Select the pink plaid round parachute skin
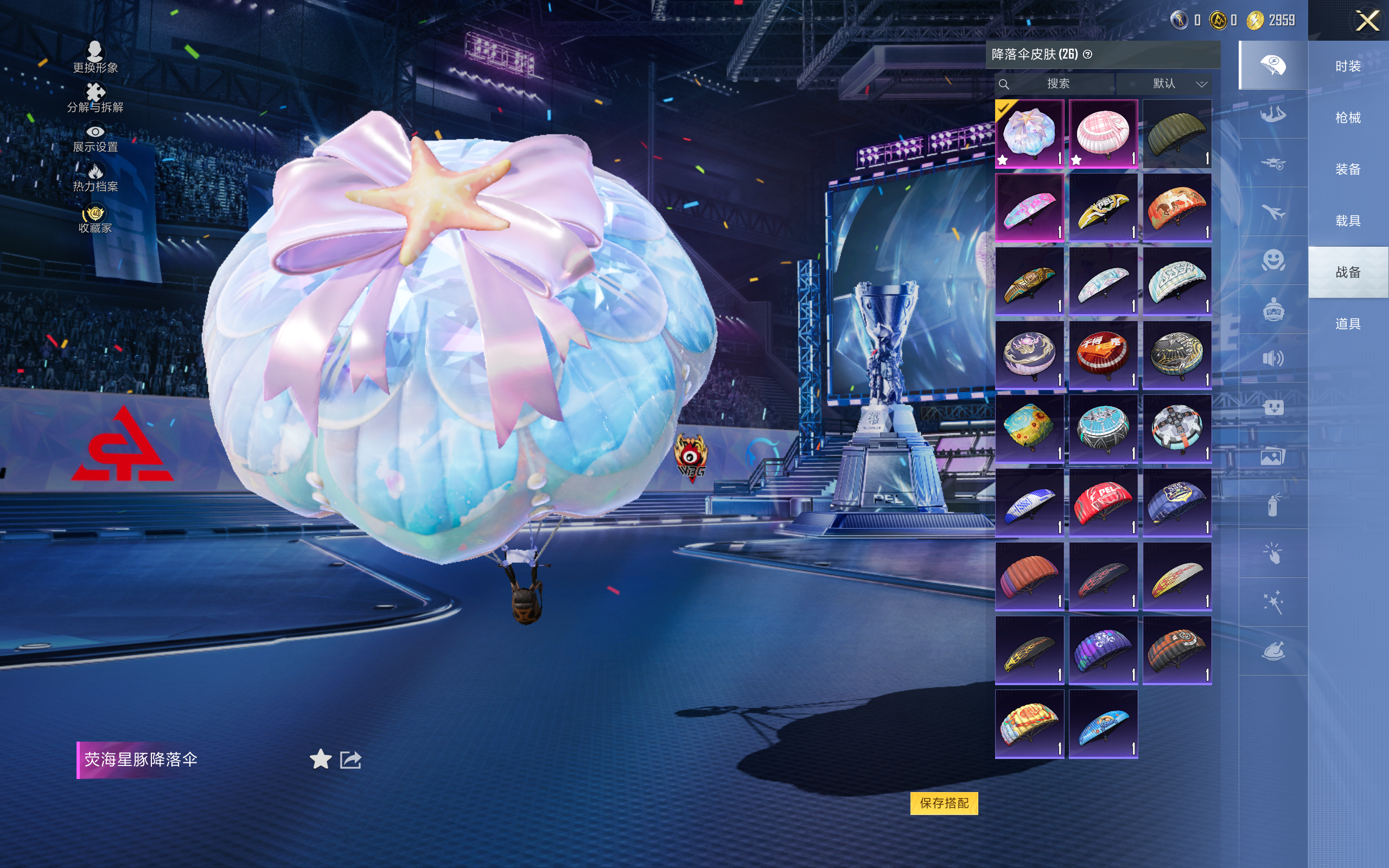The image size is (1389, 868). click(1103, 133)
